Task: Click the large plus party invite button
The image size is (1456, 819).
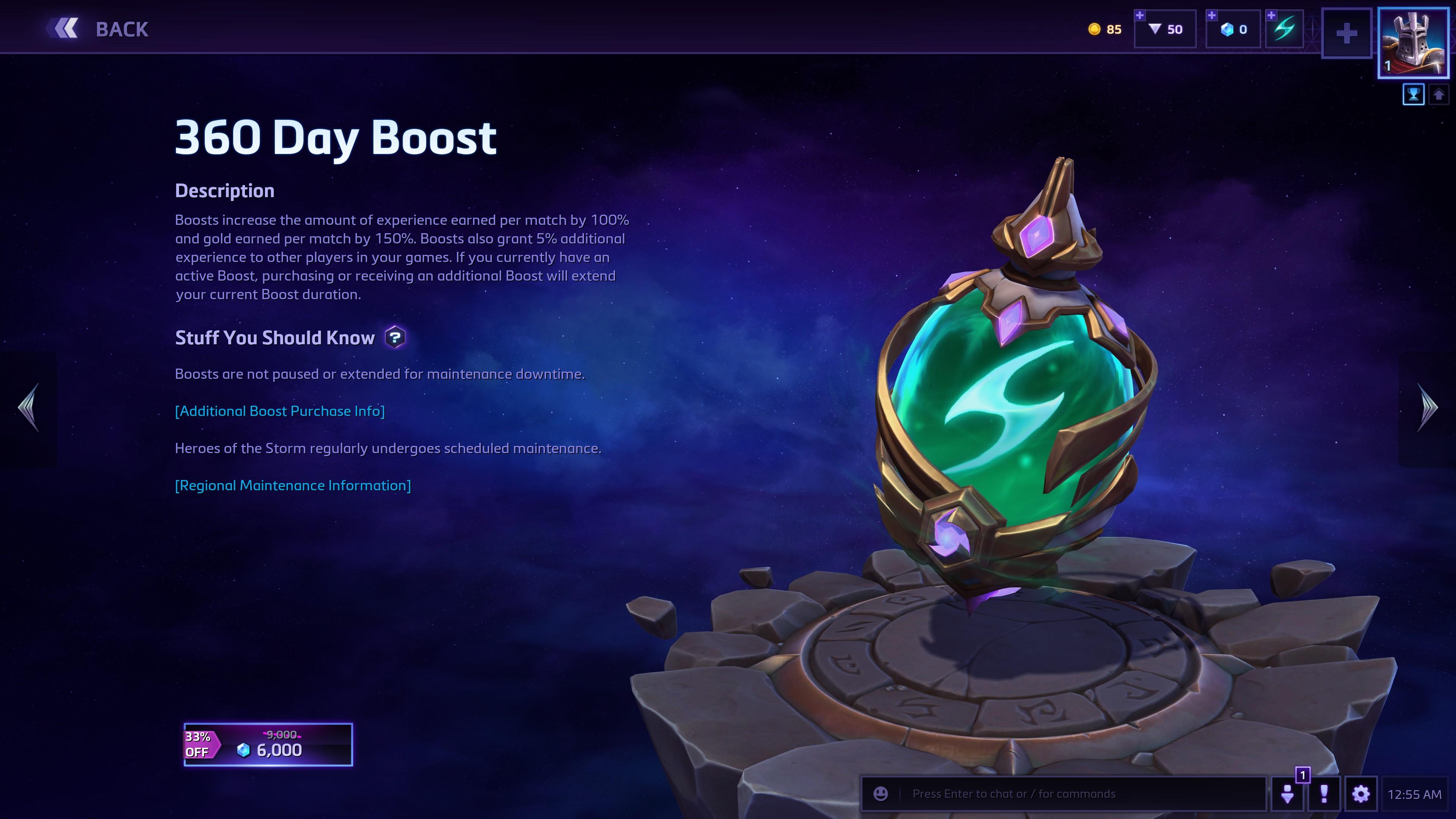Action: 1346,33
